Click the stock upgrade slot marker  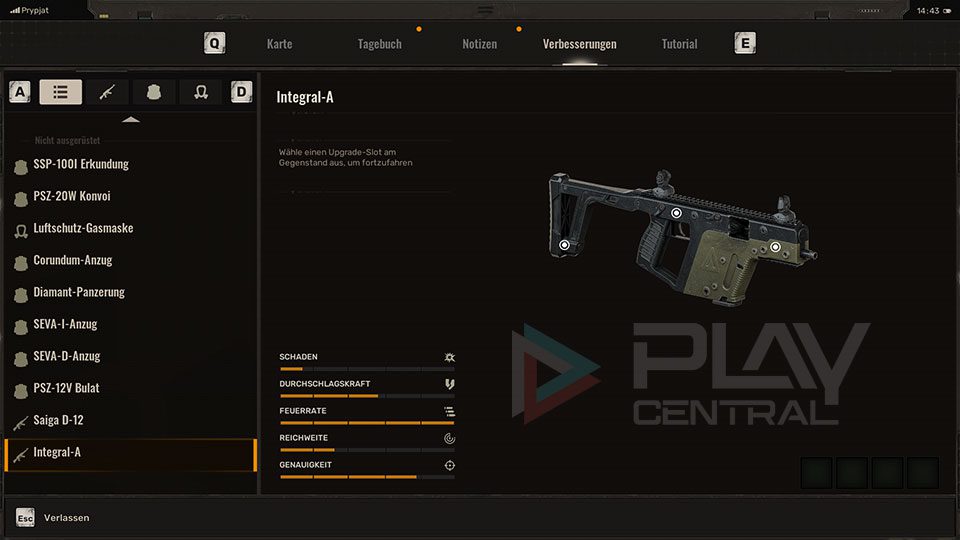pyautogui.click(x=564, y=244)
